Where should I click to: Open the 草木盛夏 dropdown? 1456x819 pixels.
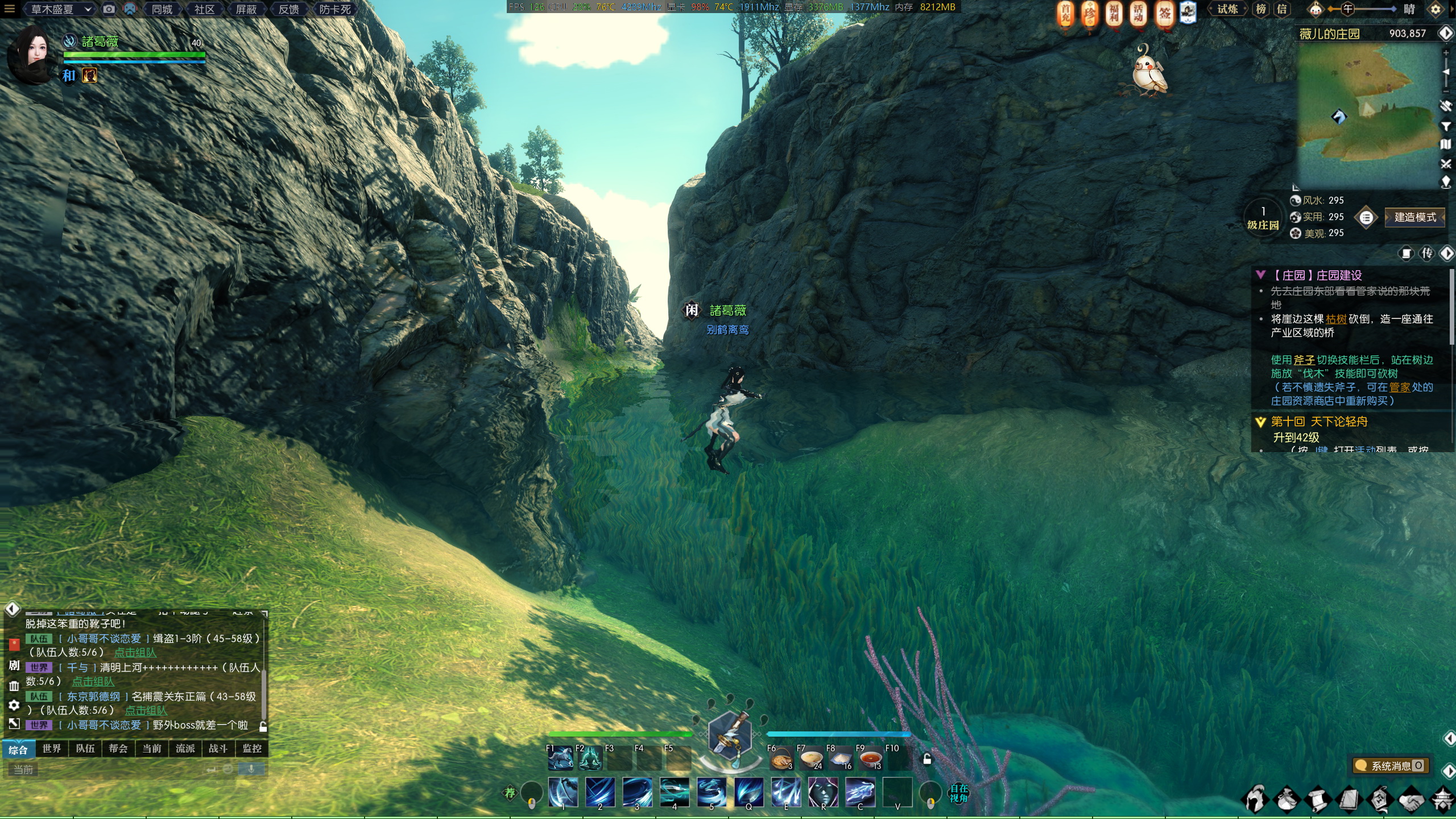point(60,9)
